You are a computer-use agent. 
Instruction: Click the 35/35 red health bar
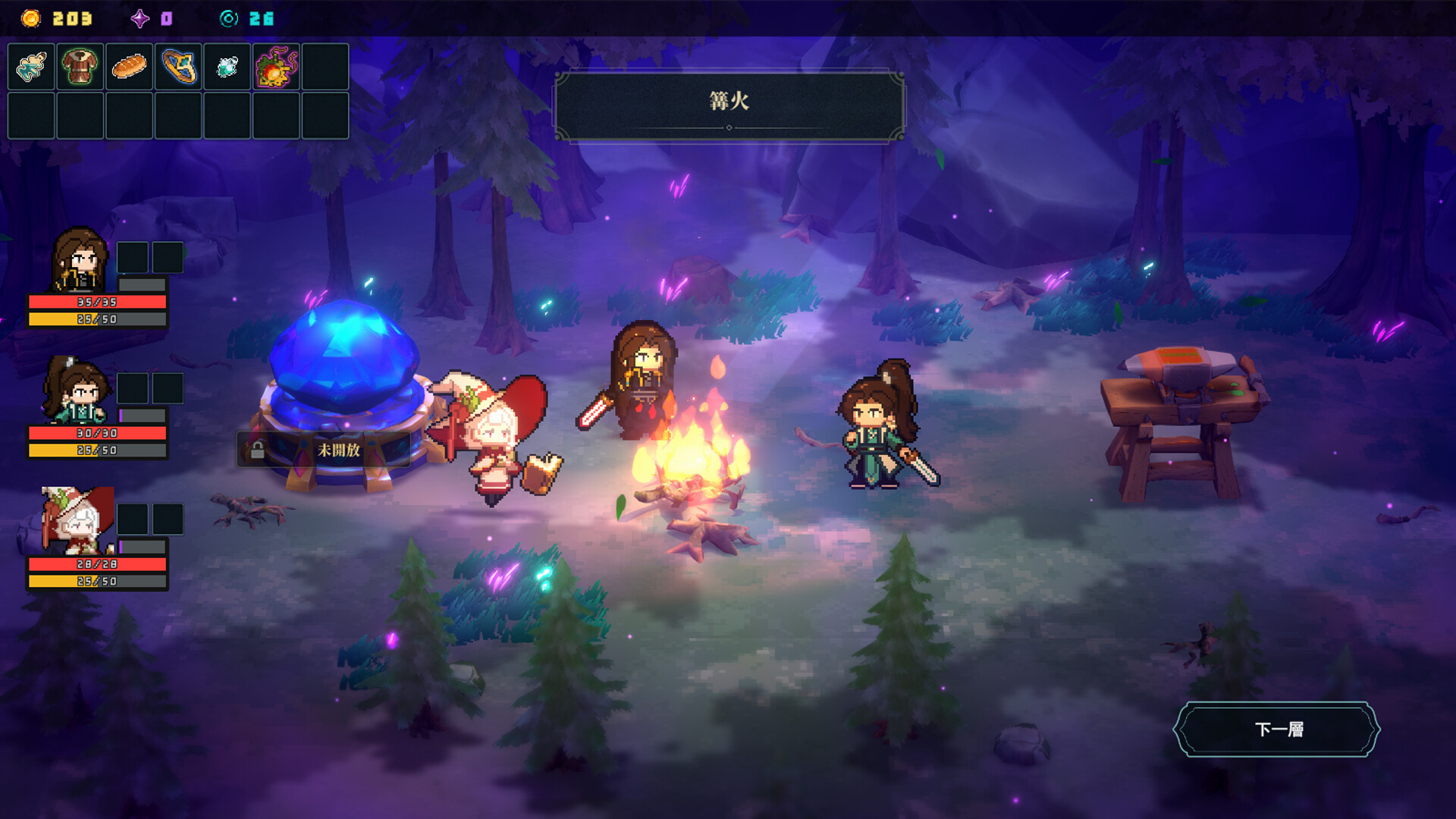click(96, 300)
